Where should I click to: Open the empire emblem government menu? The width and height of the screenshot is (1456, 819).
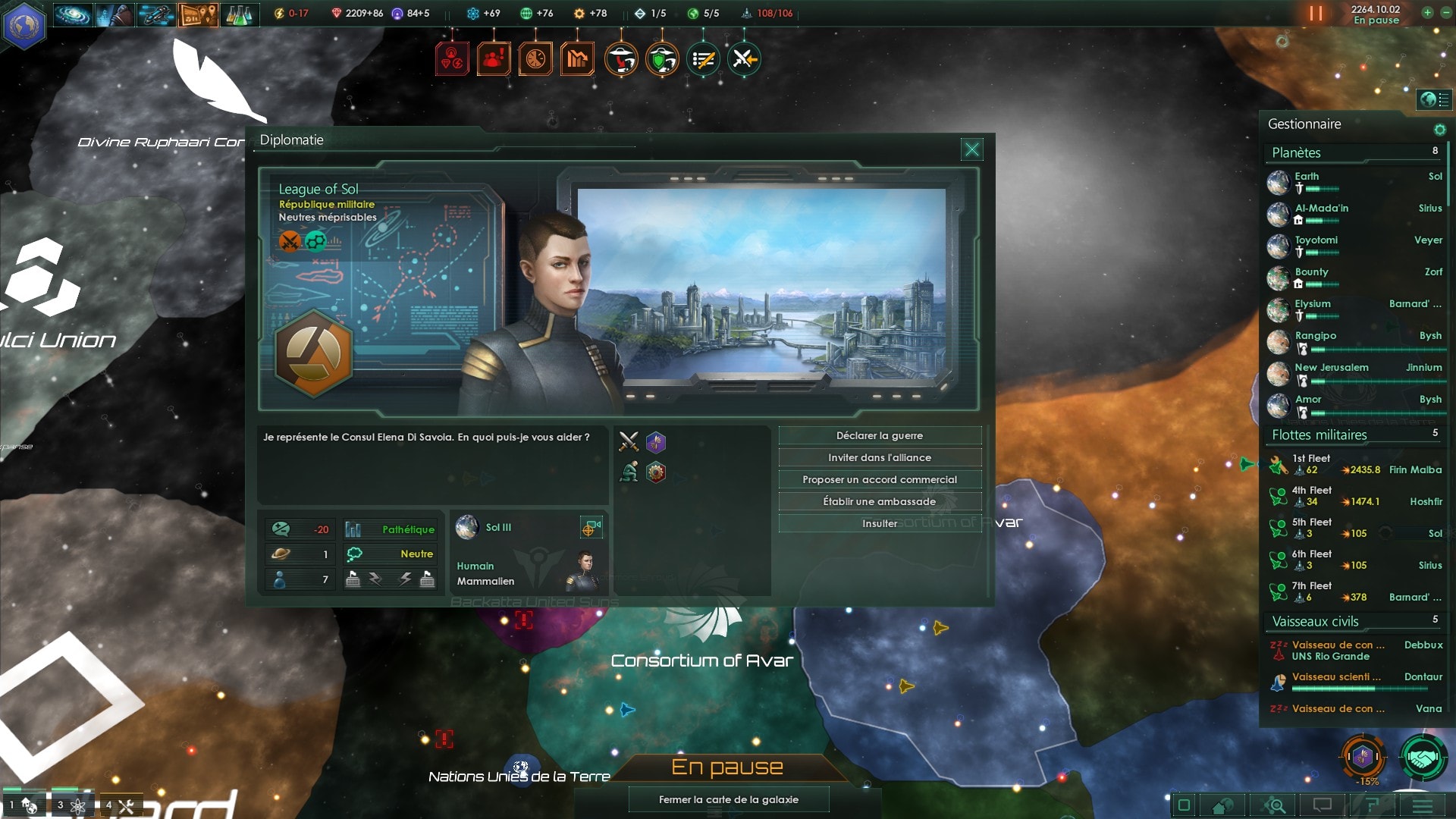(x=24, y=24)
